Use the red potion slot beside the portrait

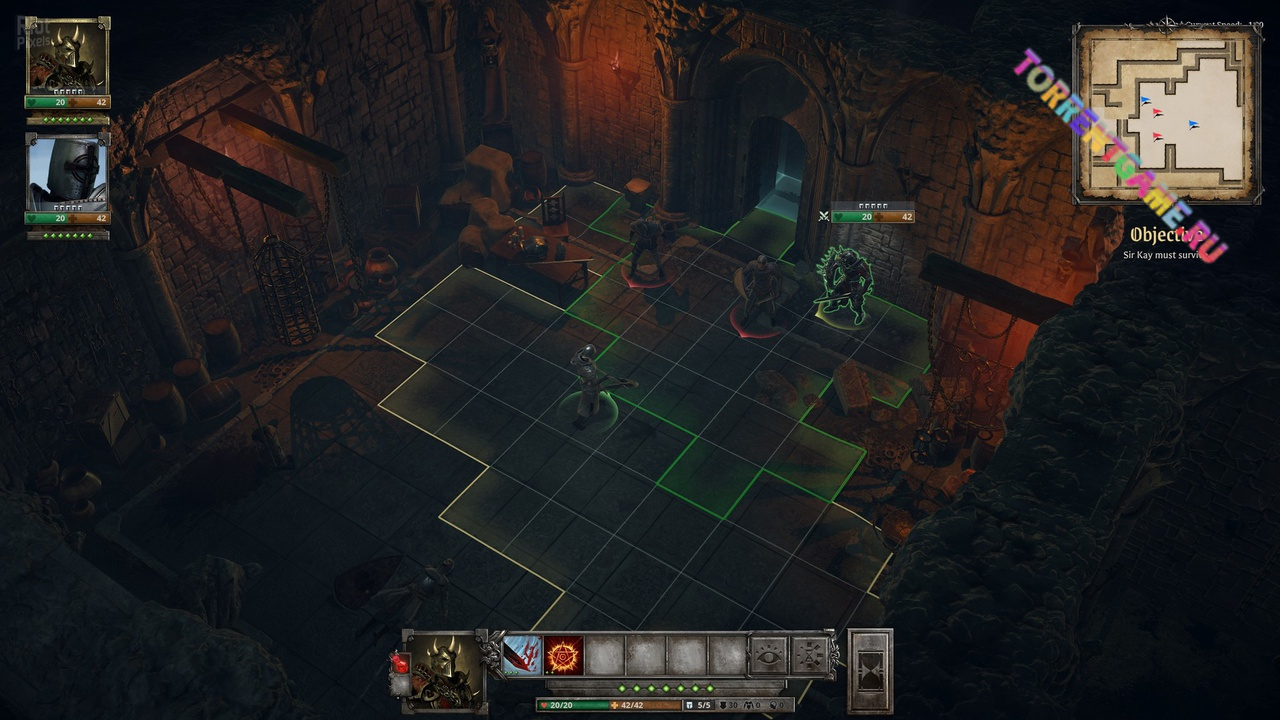point(398,663)
